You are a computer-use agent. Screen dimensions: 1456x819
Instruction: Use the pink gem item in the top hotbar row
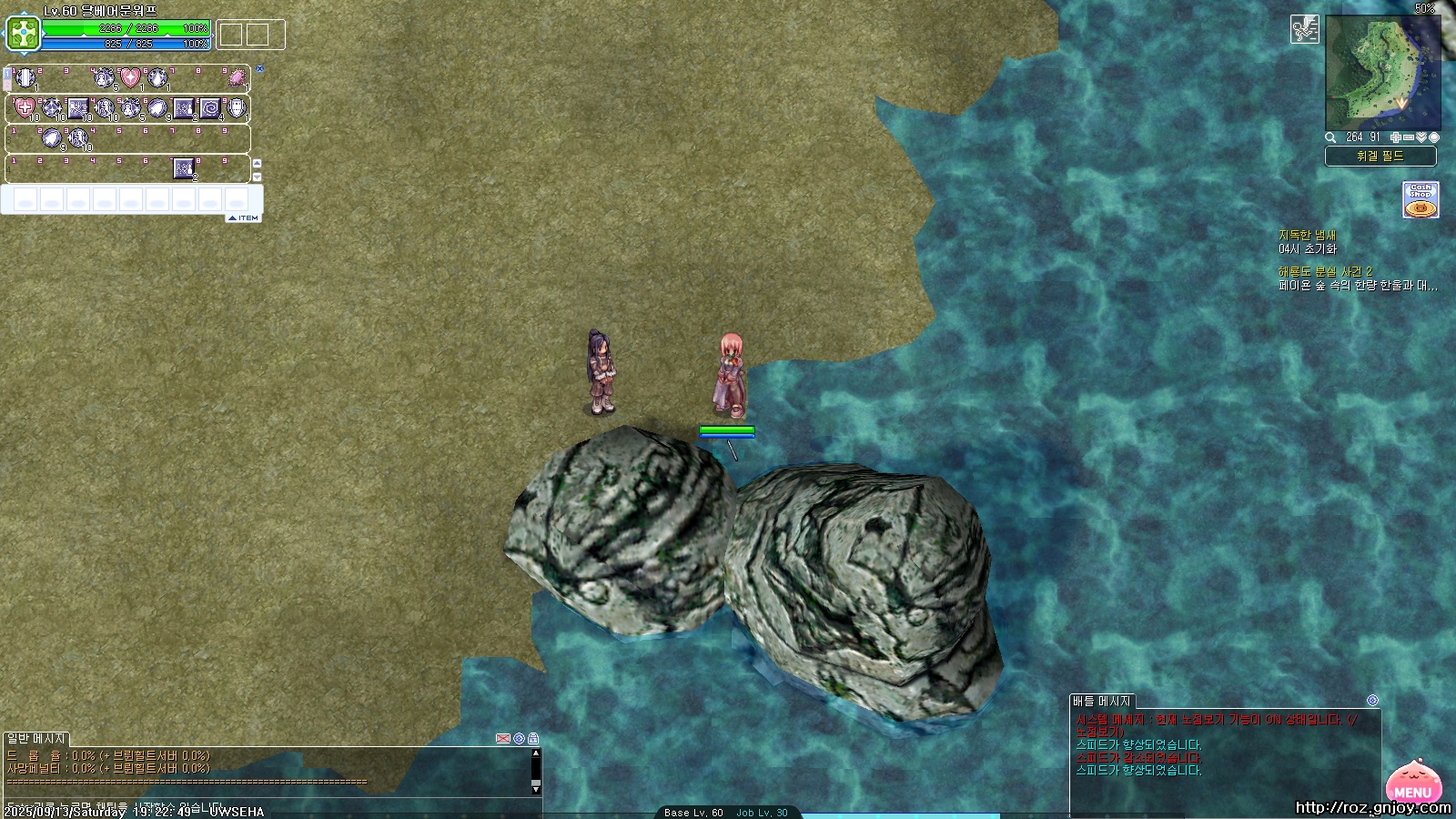(x=237, y=78)
